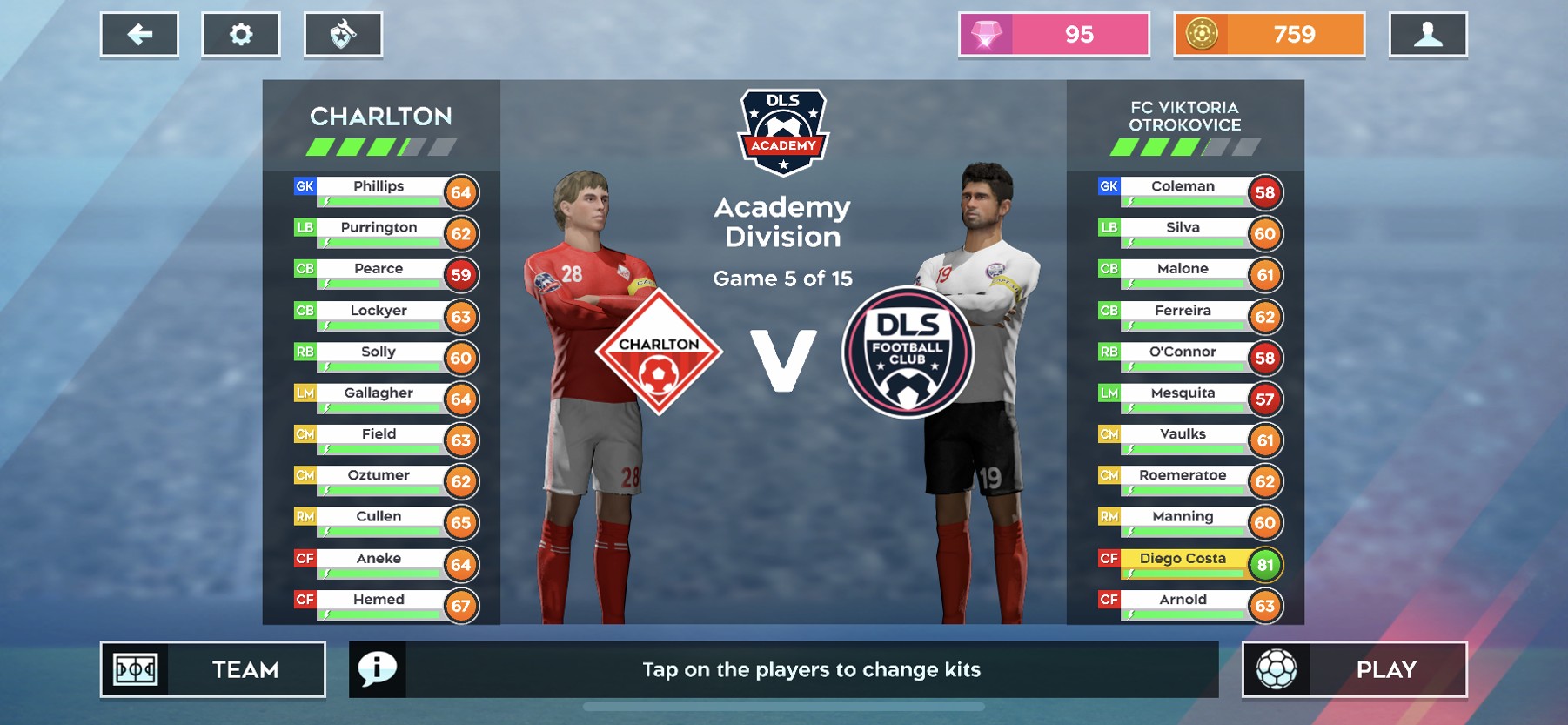Select Mesquita's left midfield row
This screenshot has width=1568, height=725.
pos(1183,393)
